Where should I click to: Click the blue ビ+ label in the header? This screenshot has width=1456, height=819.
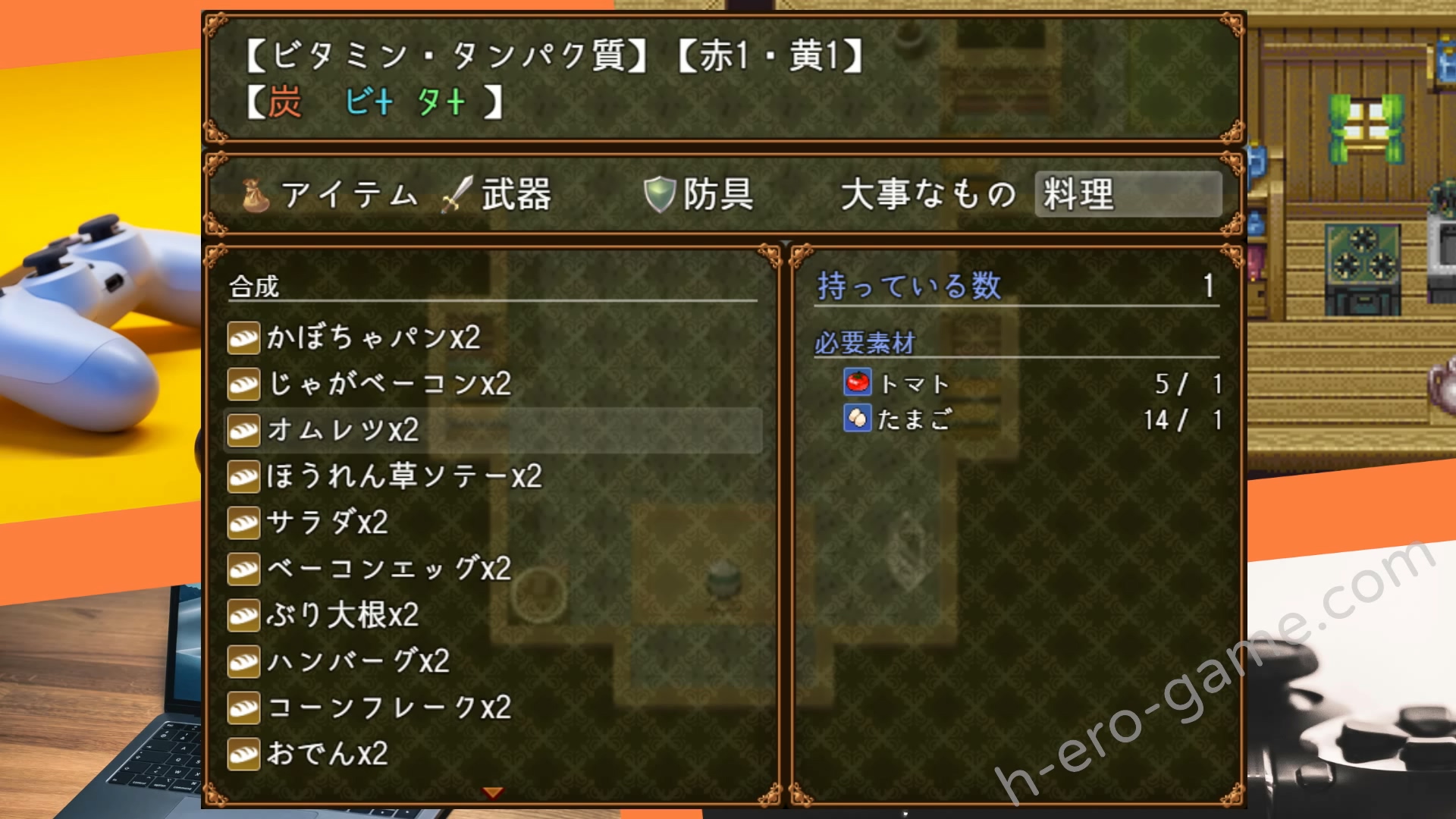pyautogui.click(x=372, y=101)
